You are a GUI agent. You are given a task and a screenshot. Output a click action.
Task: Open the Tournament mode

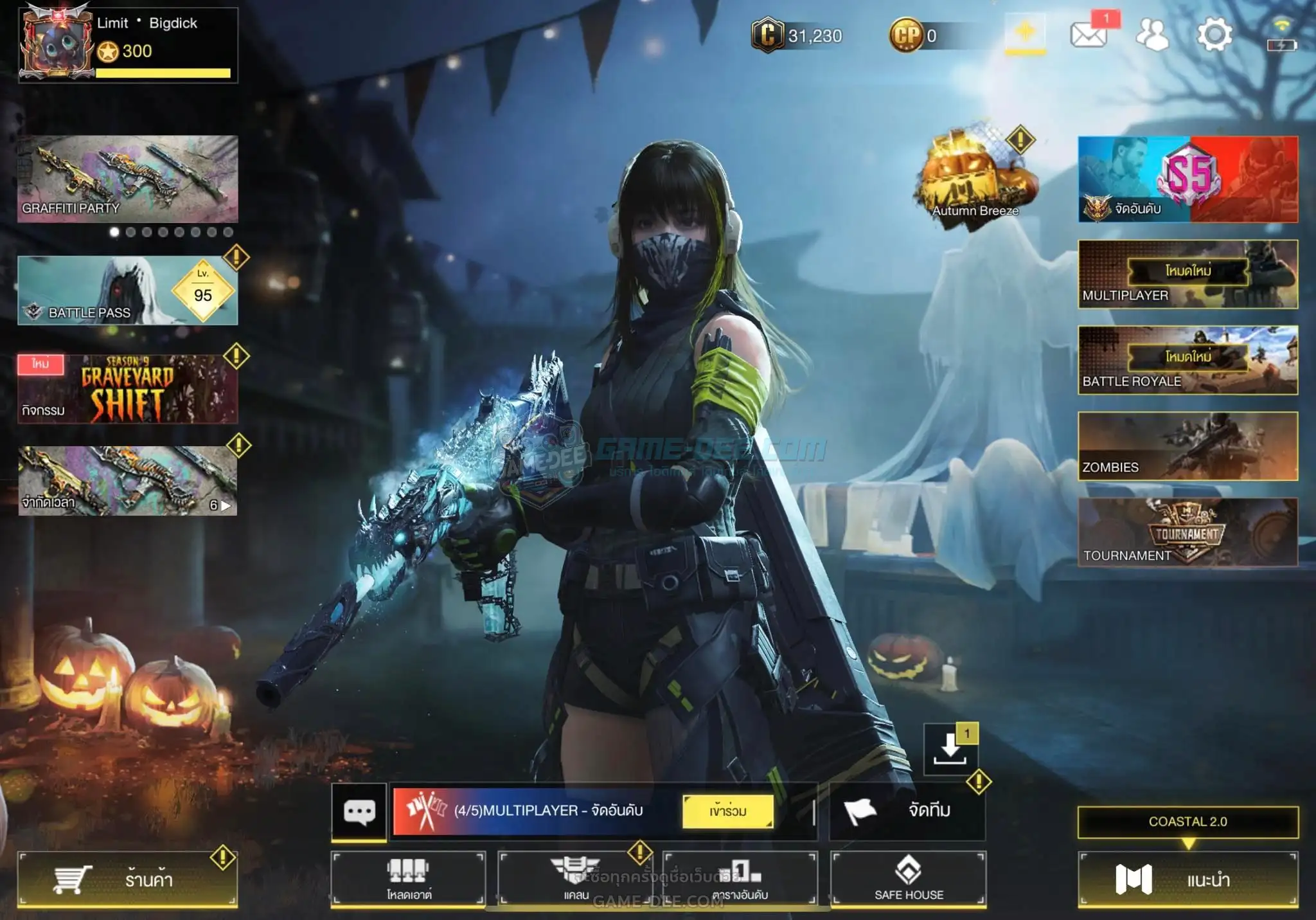coord(1187,532)
